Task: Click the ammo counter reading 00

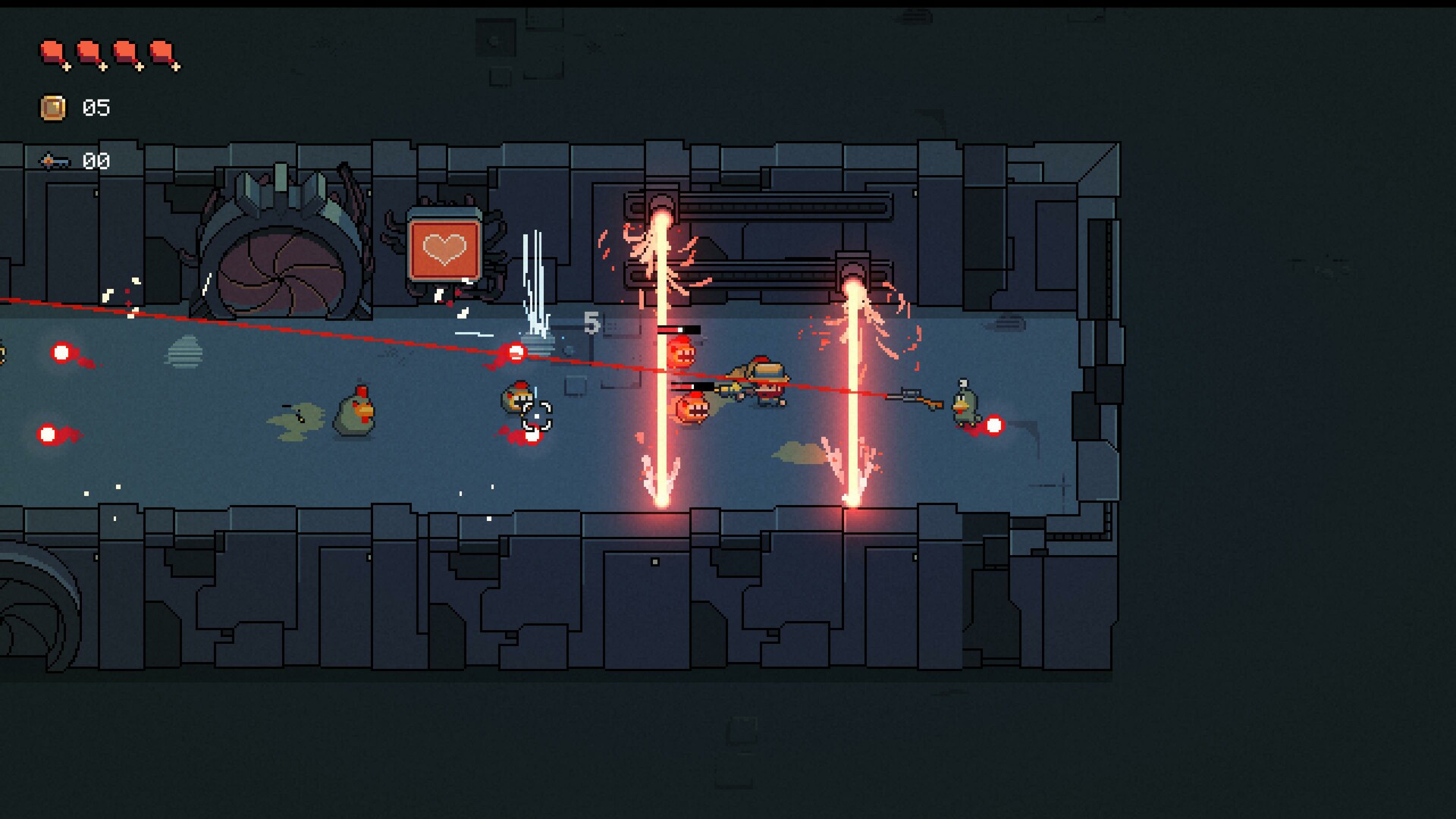Action: [x=96, y=161]
